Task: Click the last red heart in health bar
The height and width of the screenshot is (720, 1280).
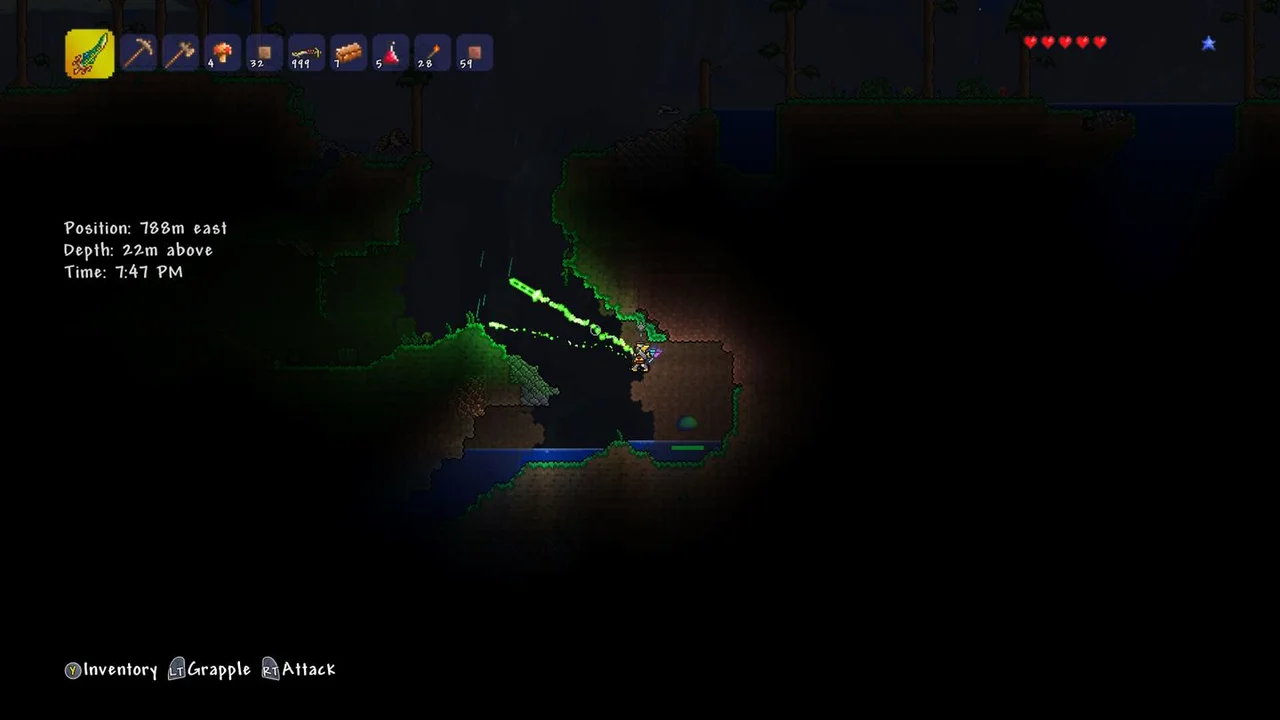Action: click(x=1100, y=42)
